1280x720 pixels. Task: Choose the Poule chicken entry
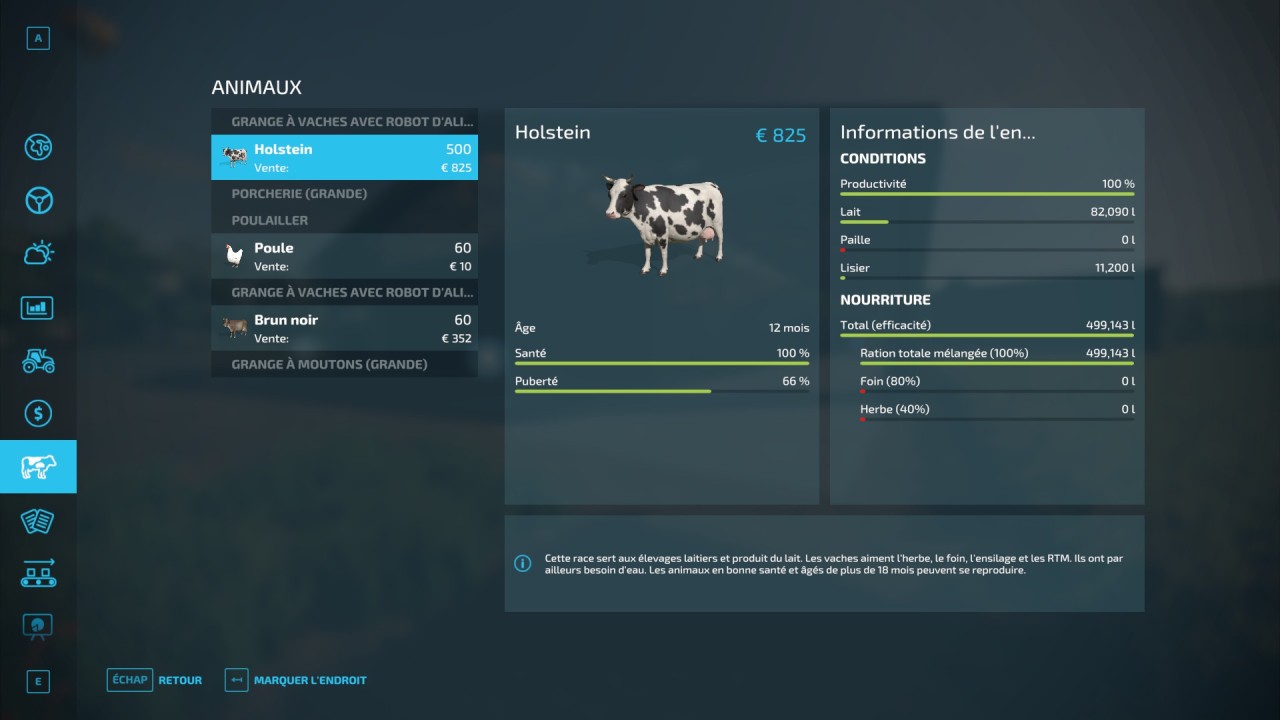pos(344,256)
